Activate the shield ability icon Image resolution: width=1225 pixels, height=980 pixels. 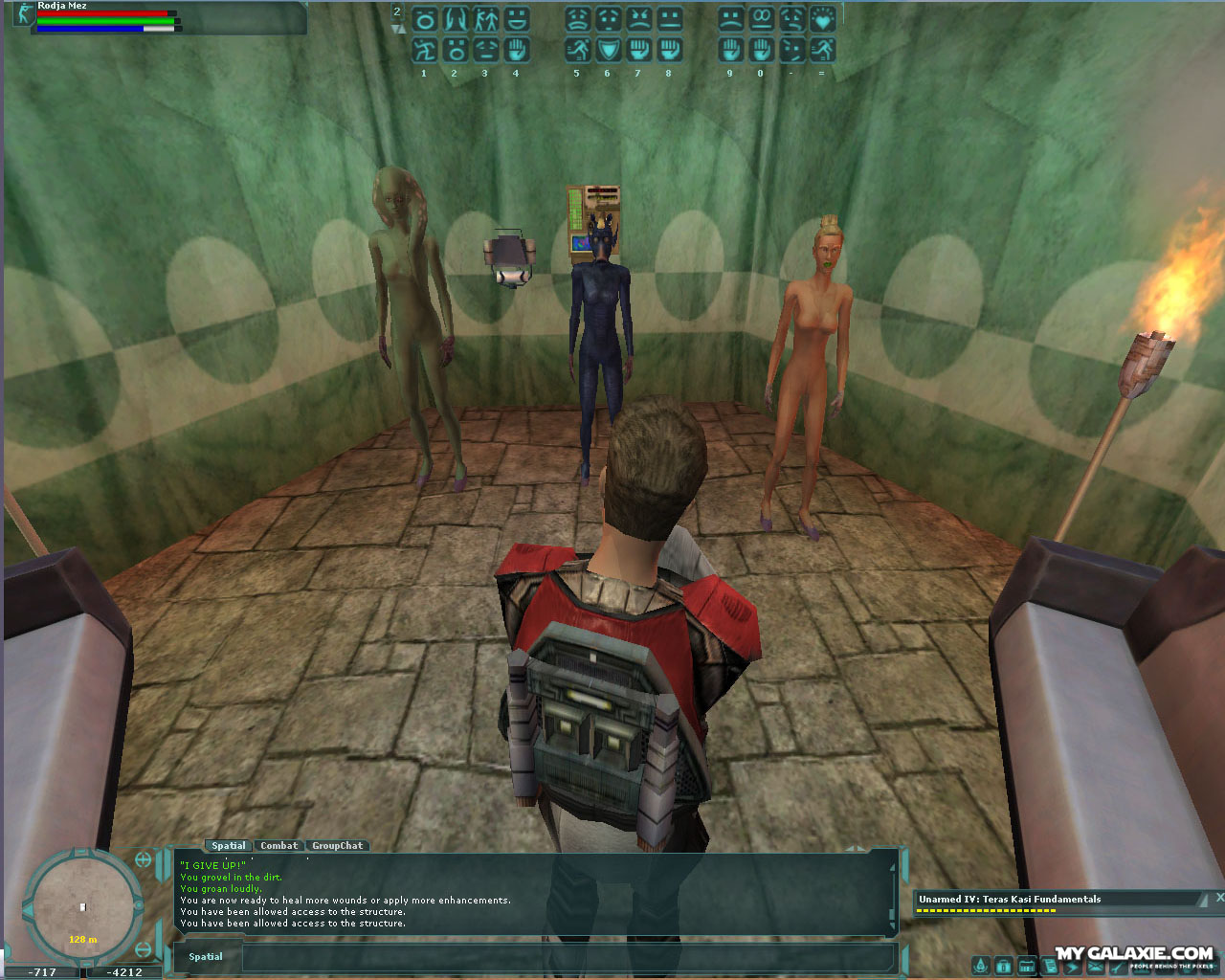tap(608, 49)
